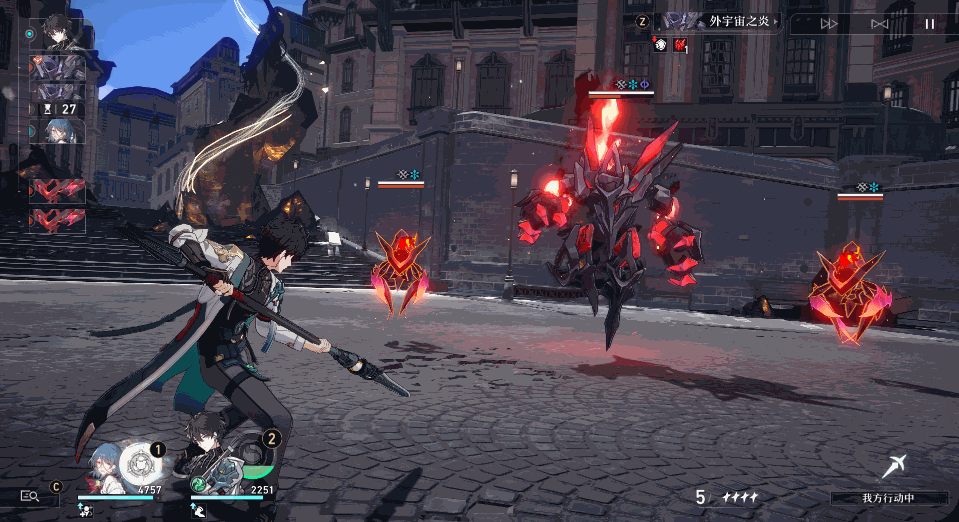Select the blue-haired character in turn order

56,131
